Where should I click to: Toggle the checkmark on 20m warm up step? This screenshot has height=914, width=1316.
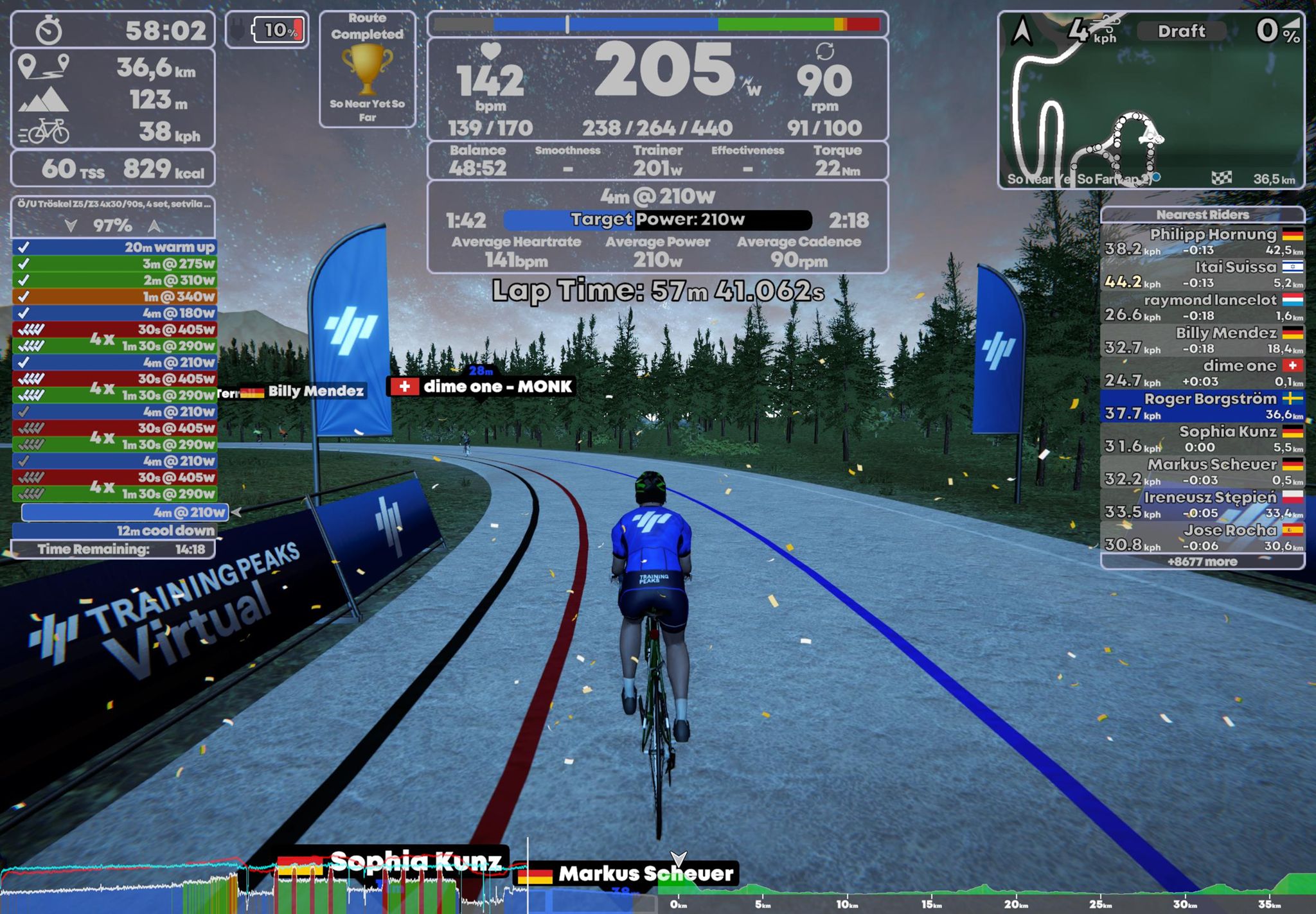(24, 249)
